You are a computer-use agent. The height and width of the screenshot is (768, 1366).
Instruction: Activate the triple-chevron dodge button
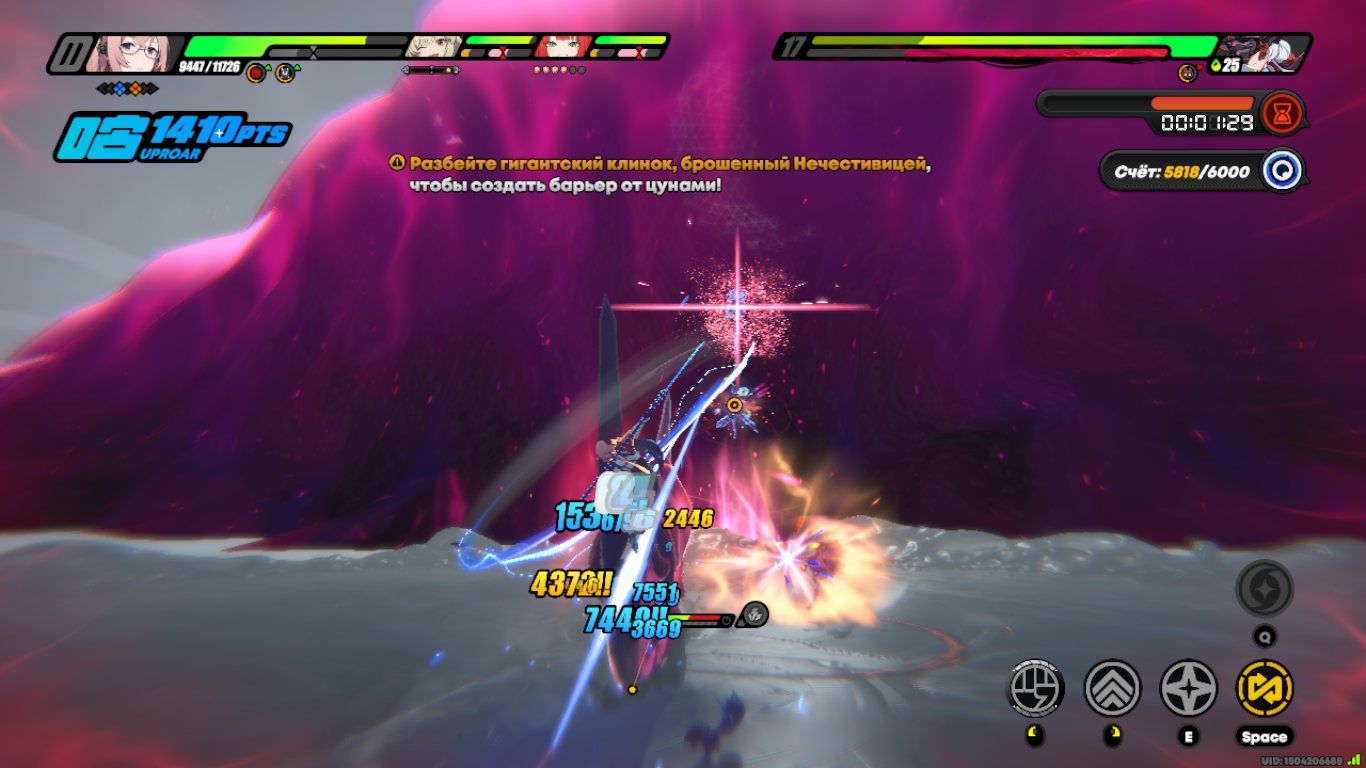click(1112, 689)
